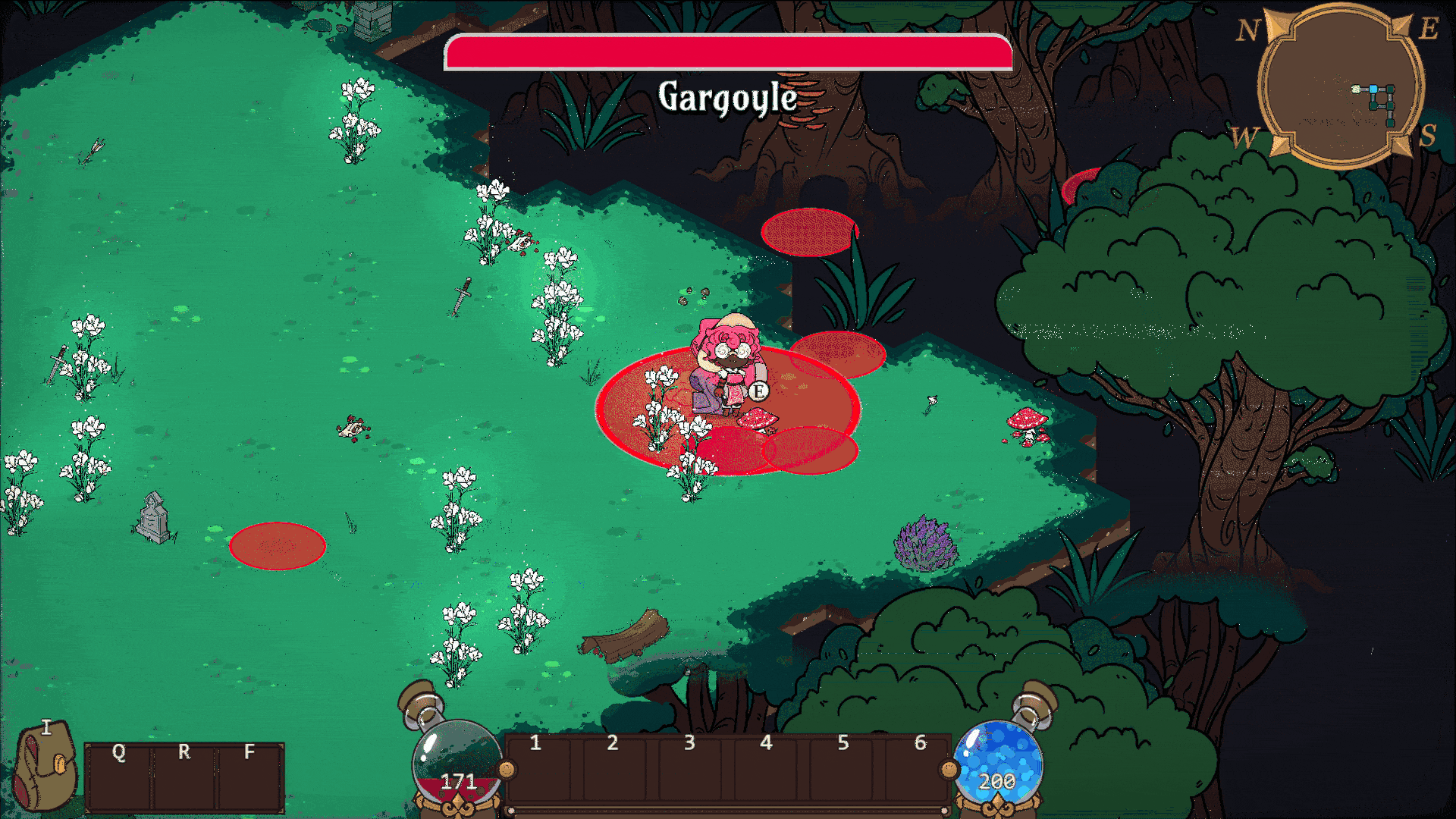
Task: Click the circular compass minimap
Action: tap(1341, 87)
